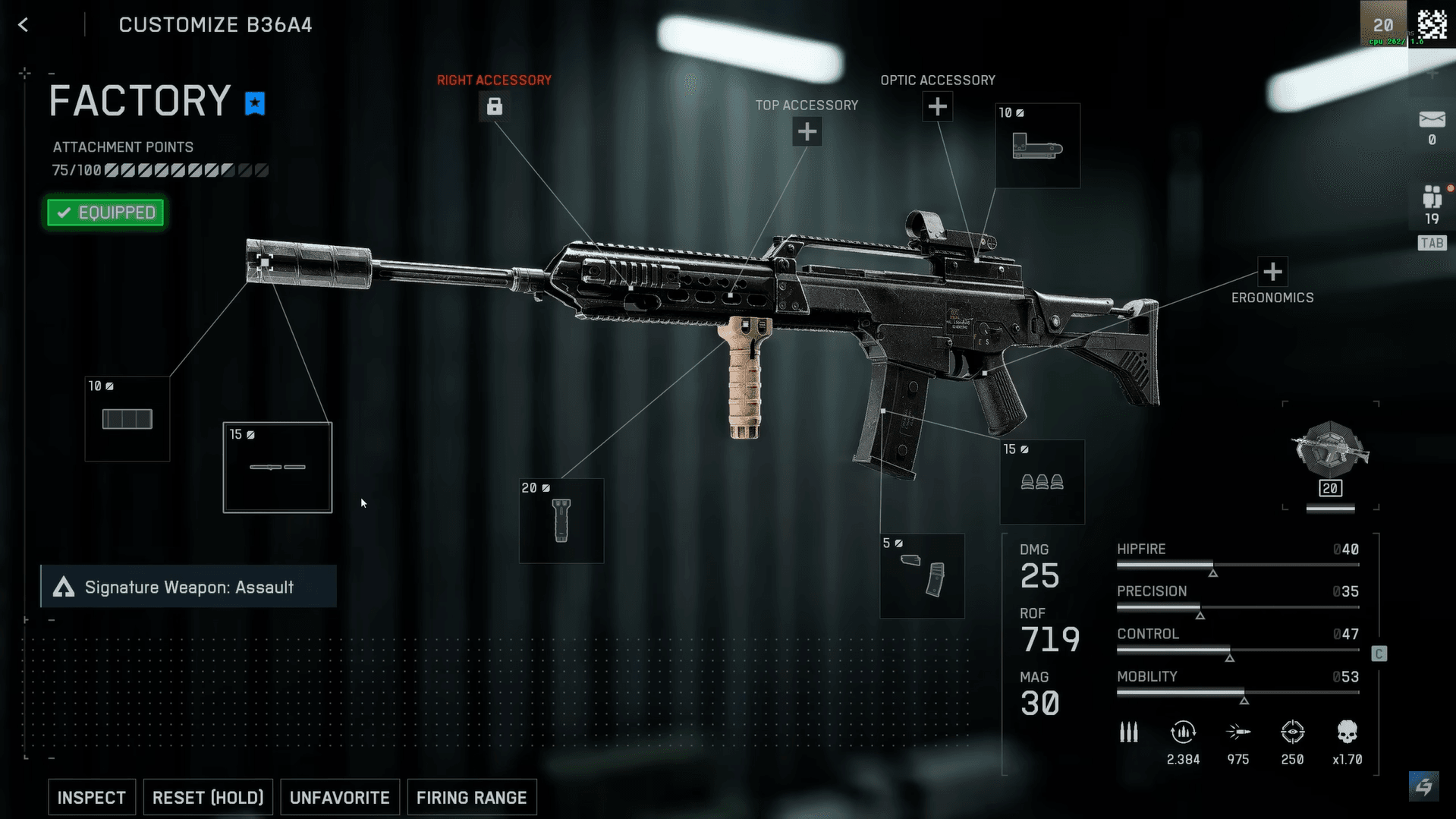1456x819 pixels.
Task: Go back with the top-left arrow
Action: tap(24, 25)
